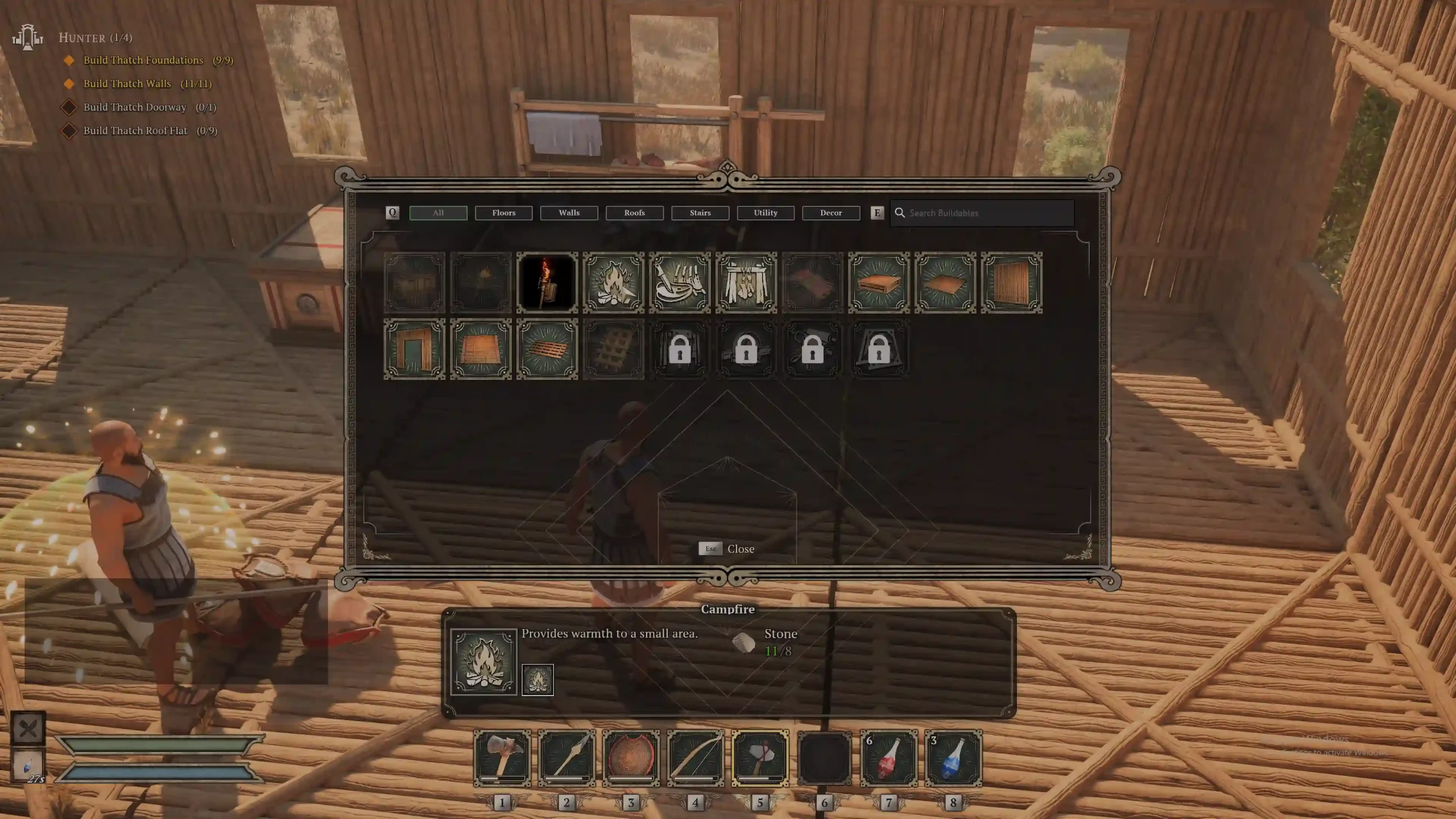Select the drying rack buildable
Screen dimensions: 1456x819
coord(746,283)
